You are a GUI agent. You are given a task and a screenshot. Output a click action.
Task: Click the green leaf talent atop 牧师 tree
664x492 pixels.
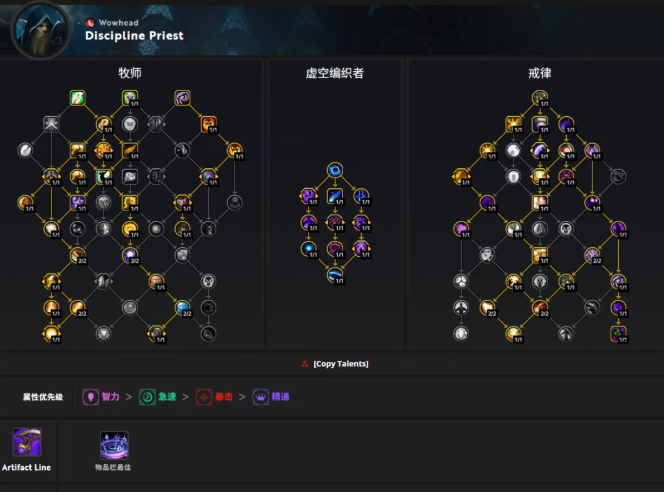tap(77, 98)
